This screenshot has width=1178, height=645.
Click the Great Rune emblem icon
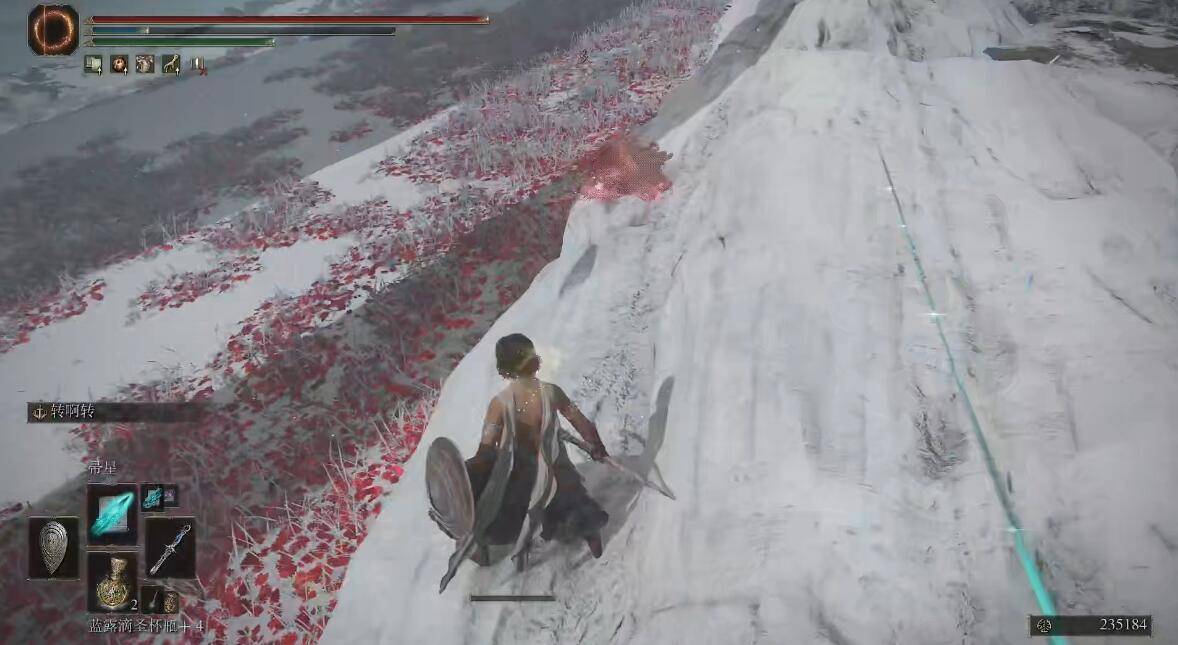click(53, 29)
